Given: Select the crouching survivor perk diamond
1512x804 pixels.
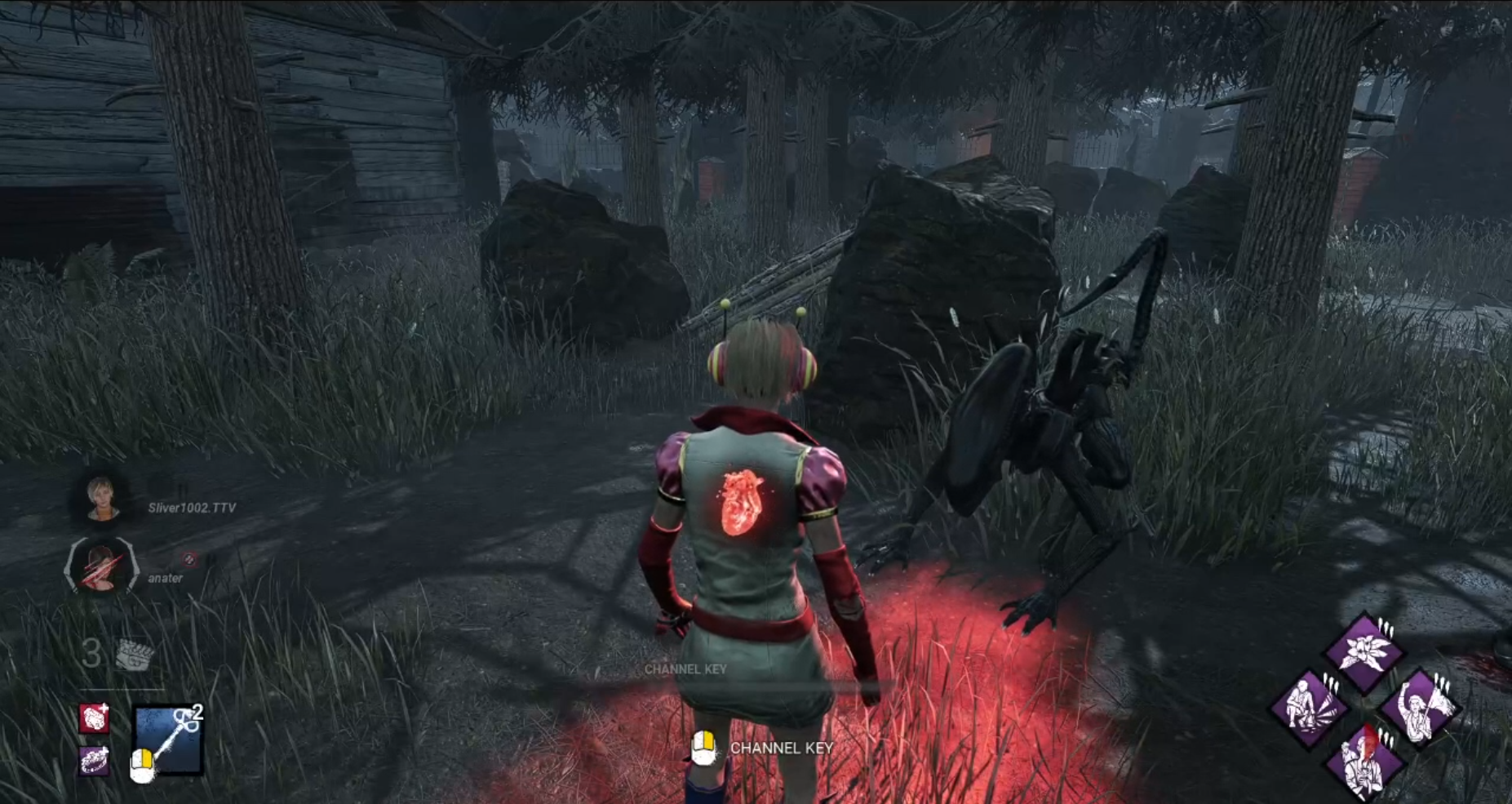Looking at the screenshot, I should tap(1310, 708).
